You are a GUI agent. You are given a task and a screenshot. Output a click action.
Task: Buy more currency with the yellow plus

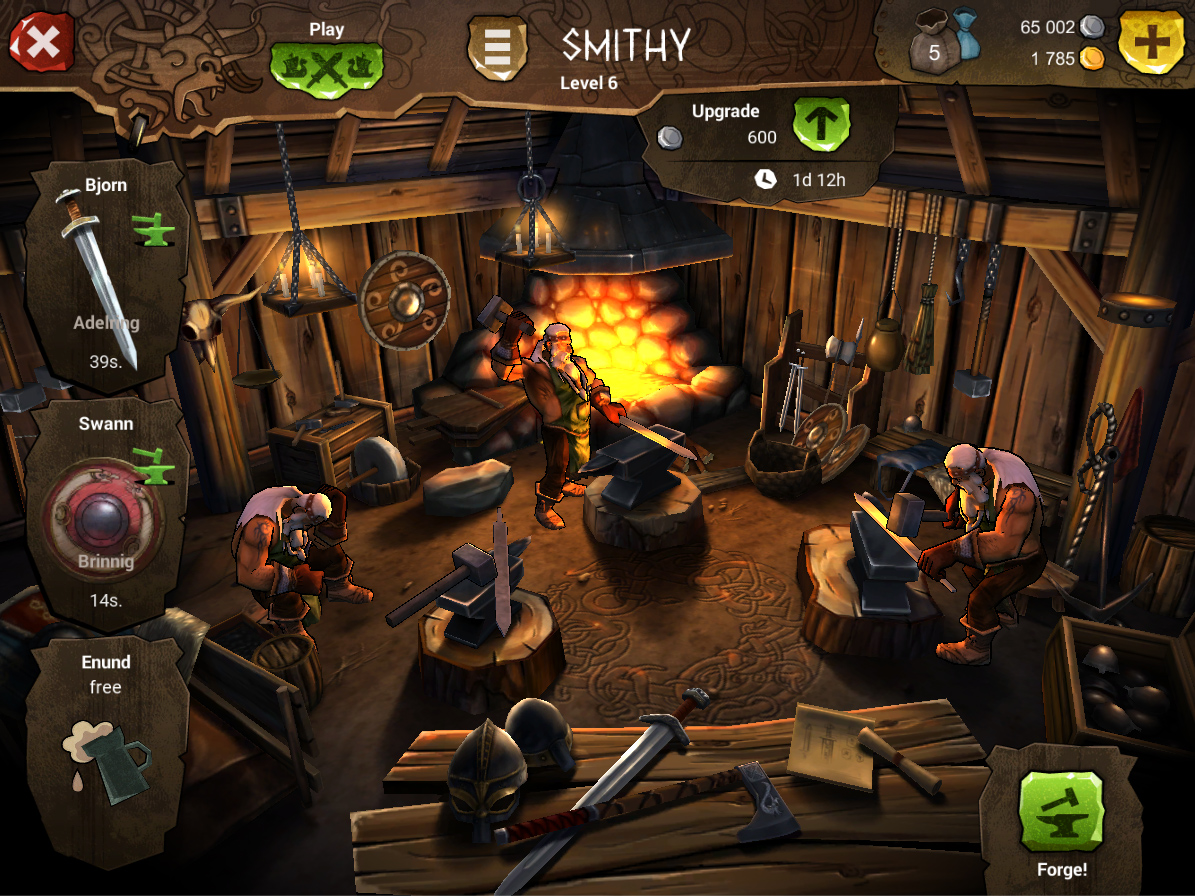(1150, 42)
